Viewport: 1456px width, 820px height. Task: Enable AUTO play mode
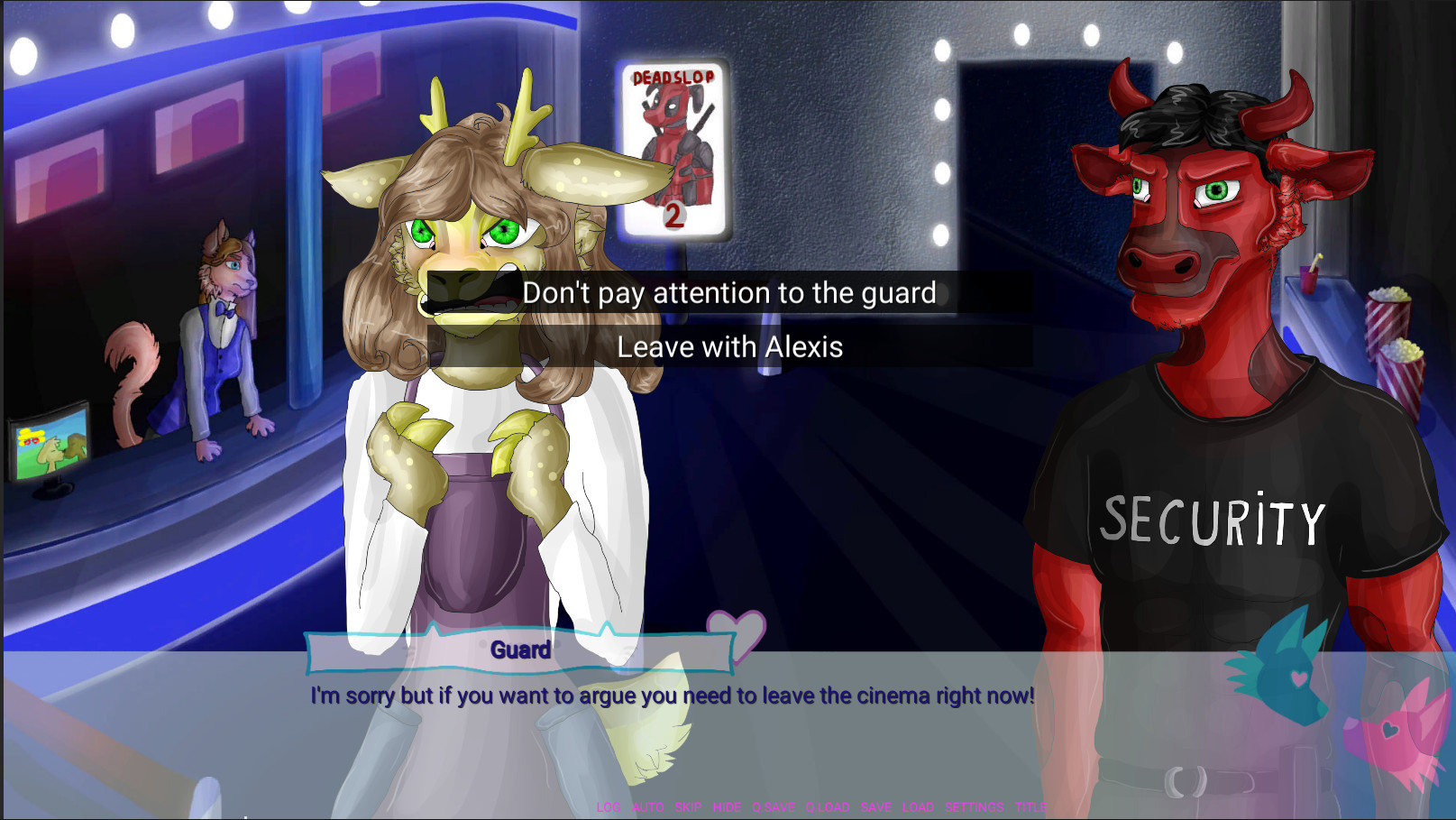pyautogui.click(x=646, y=807)
